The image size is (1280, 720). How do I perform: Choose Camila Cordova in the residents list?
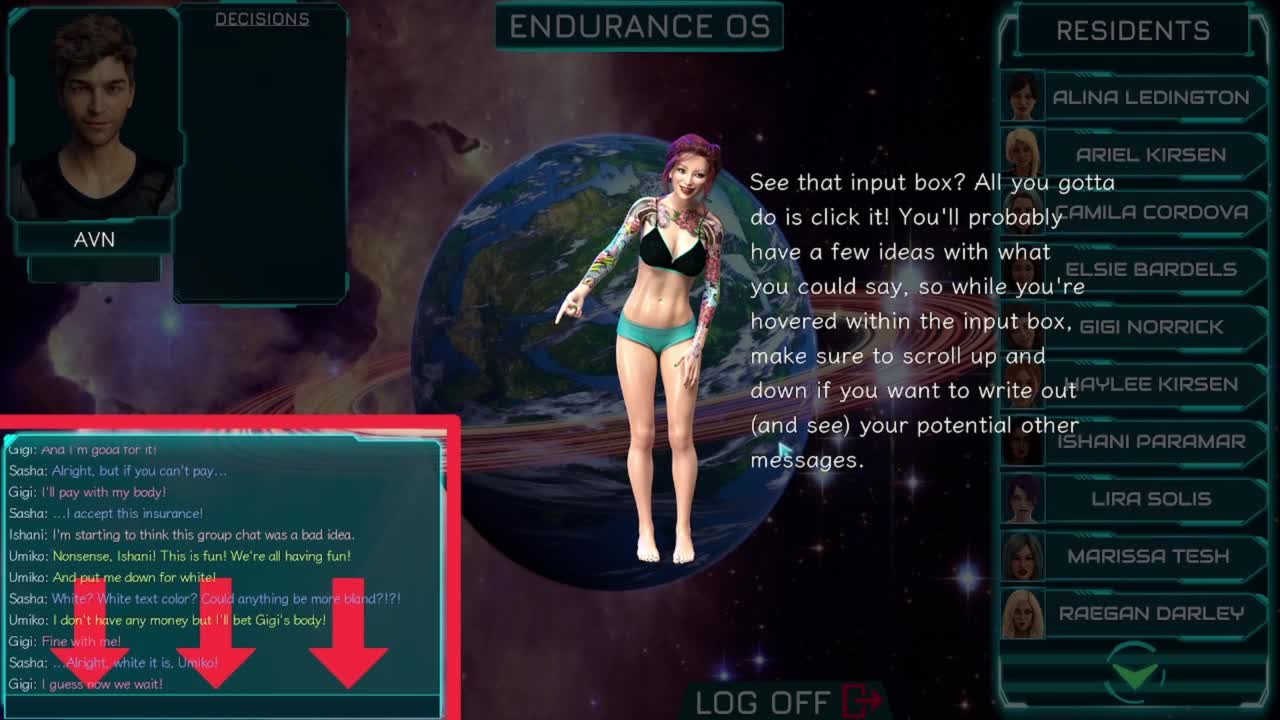1150,212
